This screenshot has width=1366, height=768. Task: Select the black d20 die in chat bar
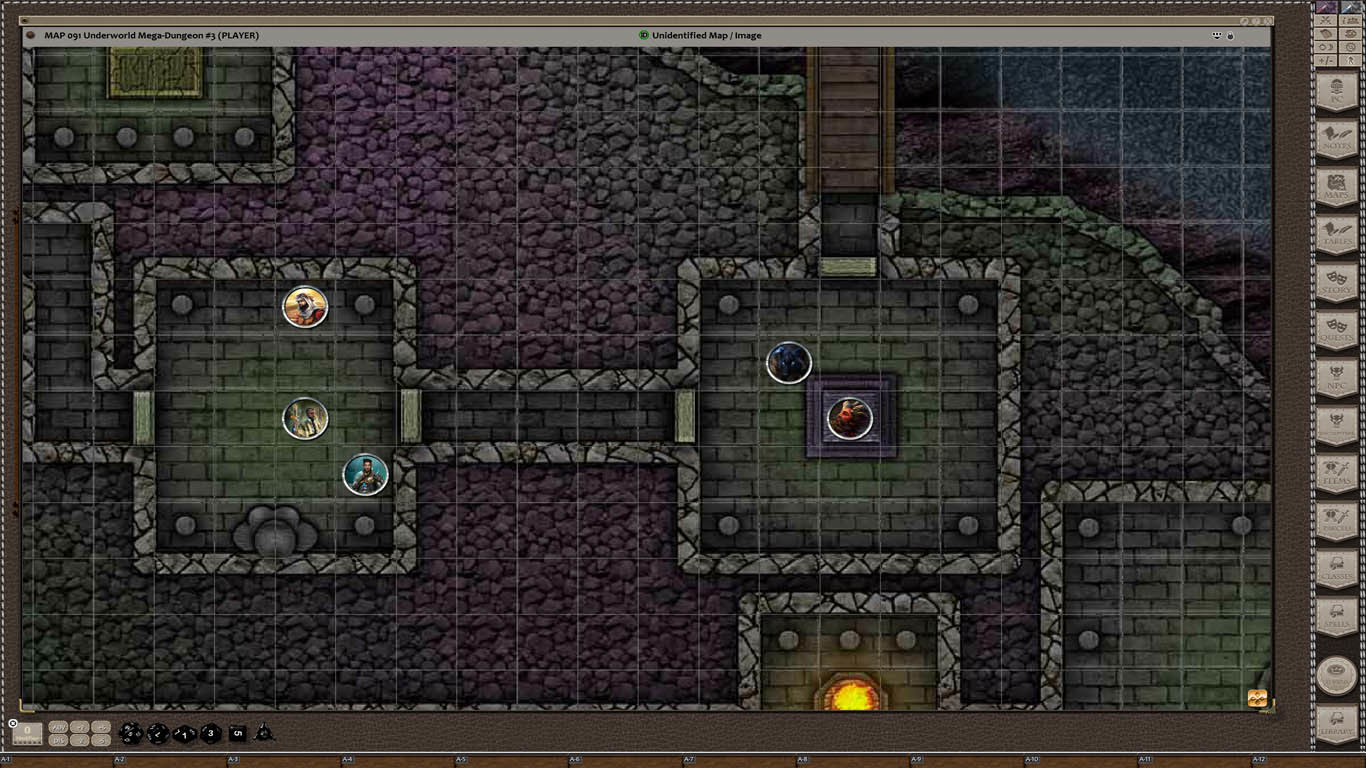[x=131, y=732]
